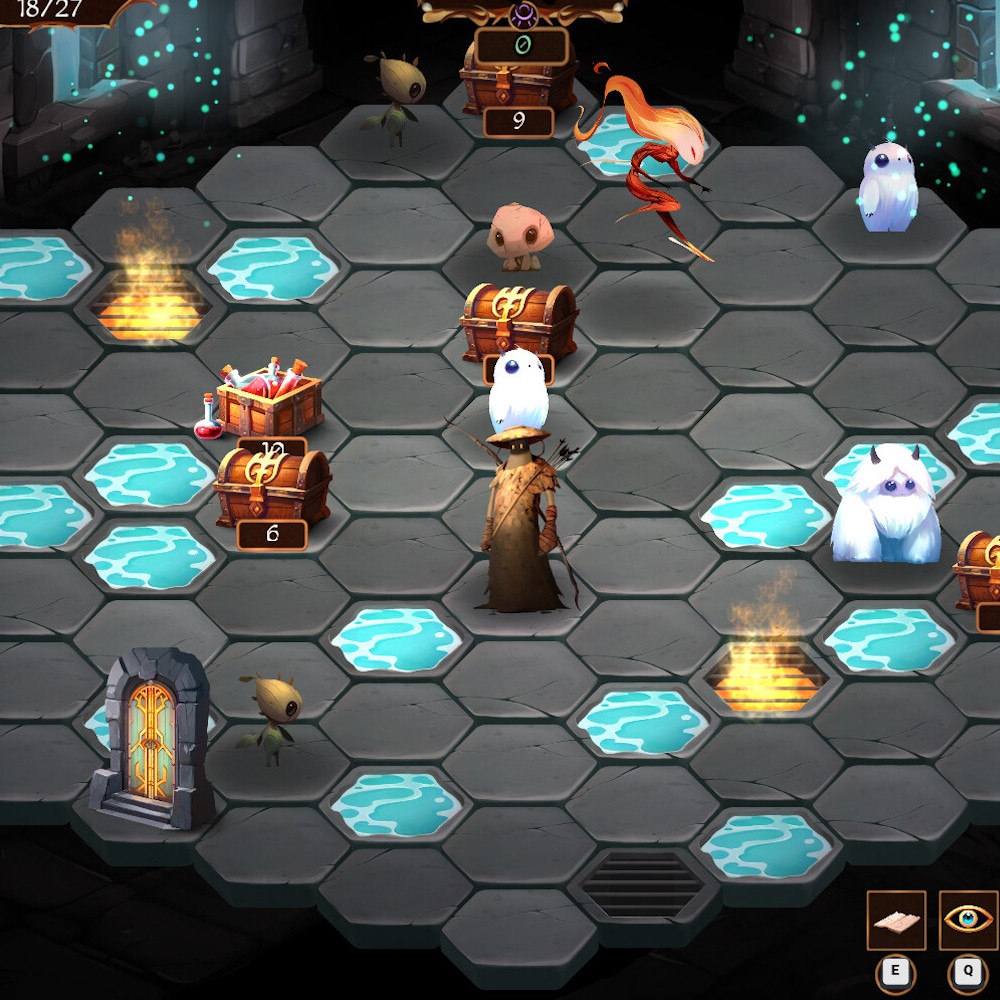Screen dimensions: 1000x1000
Task: Open the parchment map button
Action: click(896, 921)
